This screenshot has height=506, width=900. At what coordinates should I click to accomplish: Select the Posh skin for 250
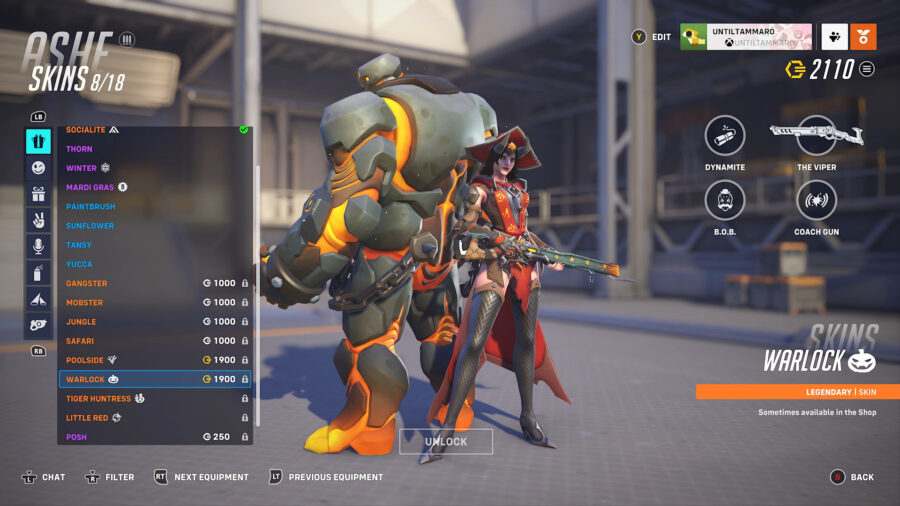pos(150,437)
